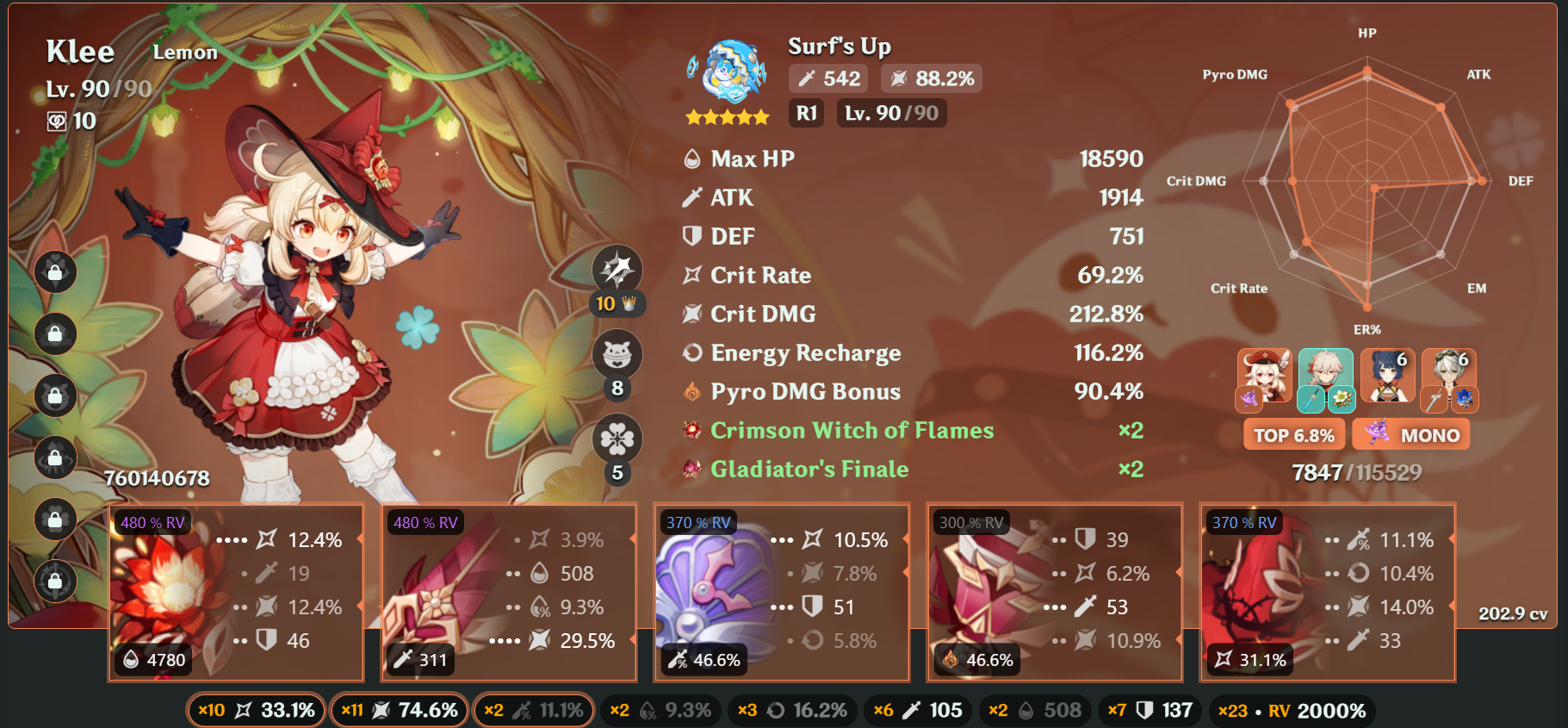Image resolution: width=1568 pixels, height=728 pixels.
Task: Toggle the topmost lock icon on the left
Action: point(55,271)
